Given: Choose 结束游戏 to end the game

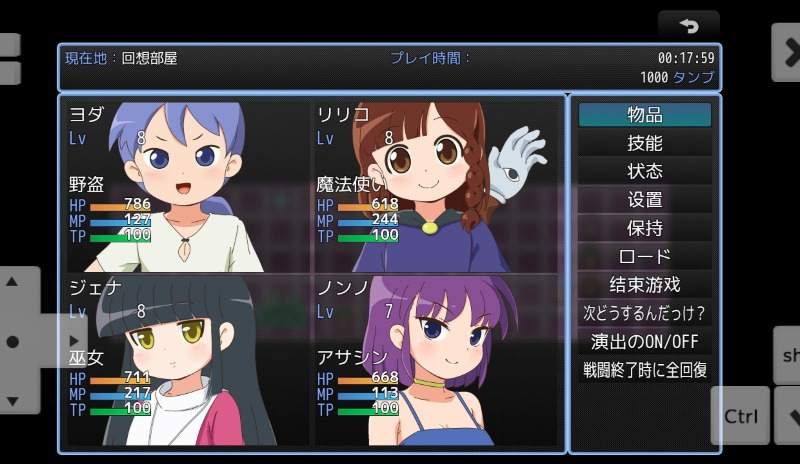Looking at the screenshot, I should point(645,285).
